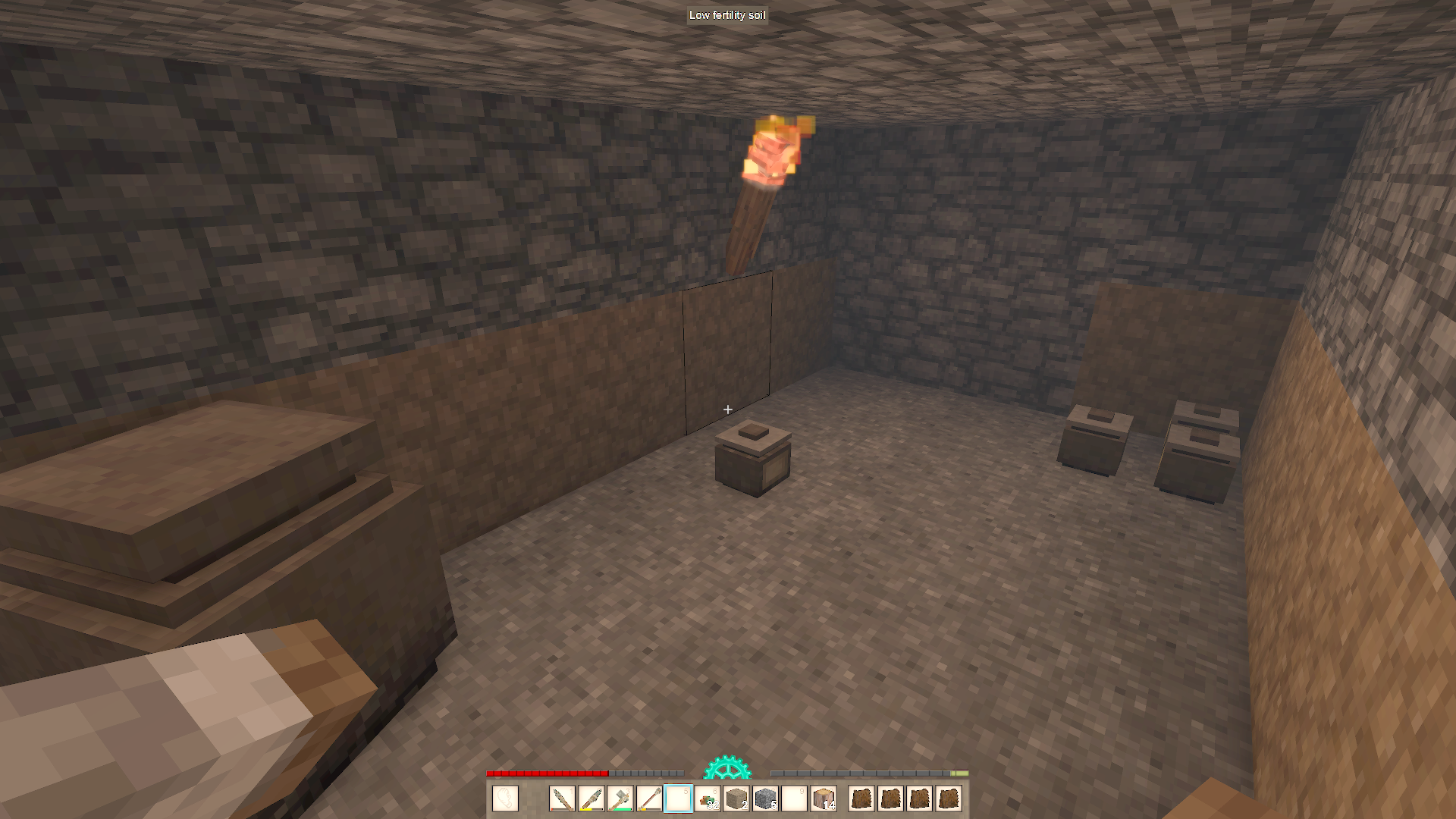
Task: Select empty hotbar slot 5
Action: tap(679, 799)
